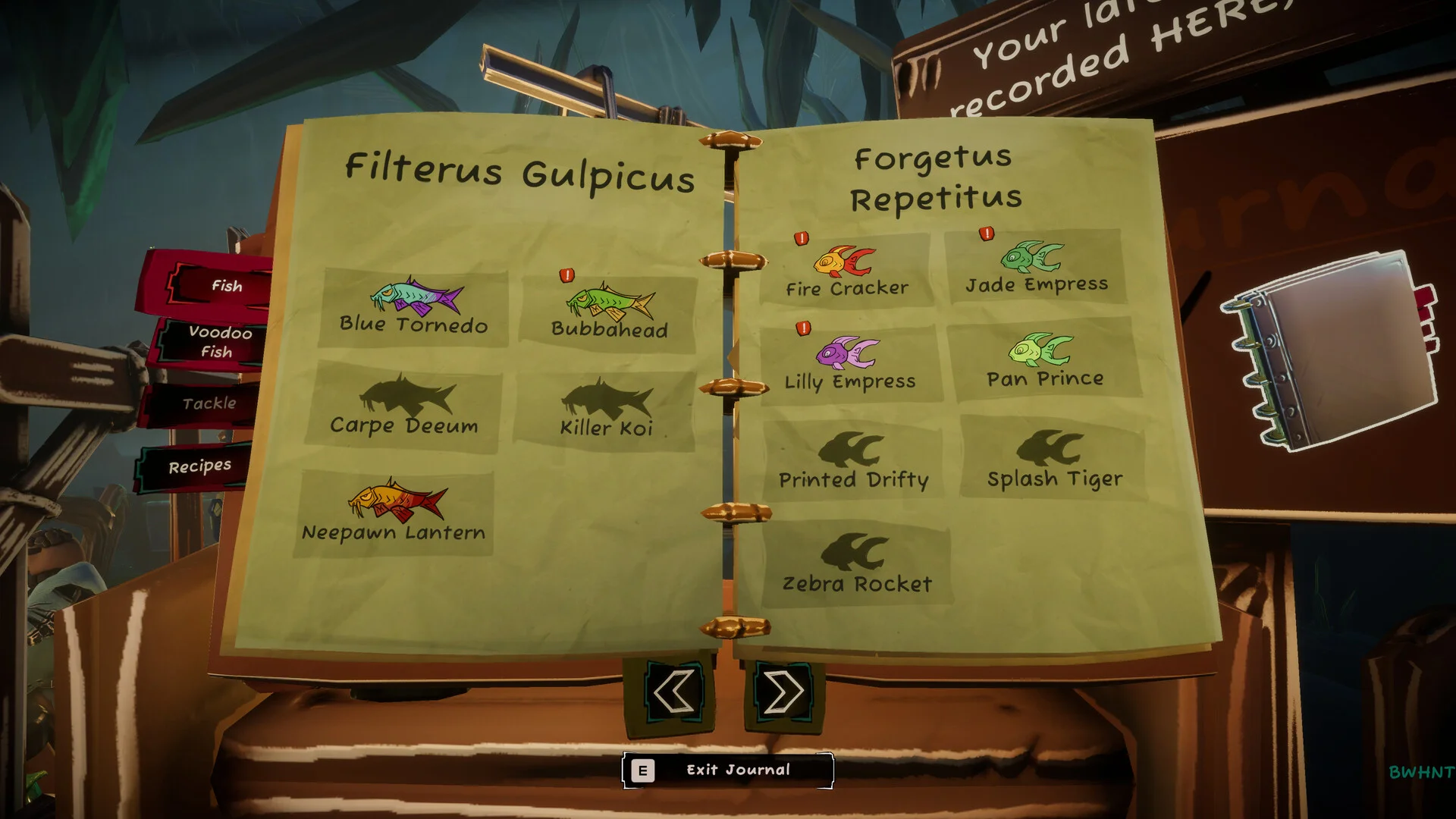
Task: View the Bubbahead fish entry
Action: pyautogui.click(x=609, y=312)
